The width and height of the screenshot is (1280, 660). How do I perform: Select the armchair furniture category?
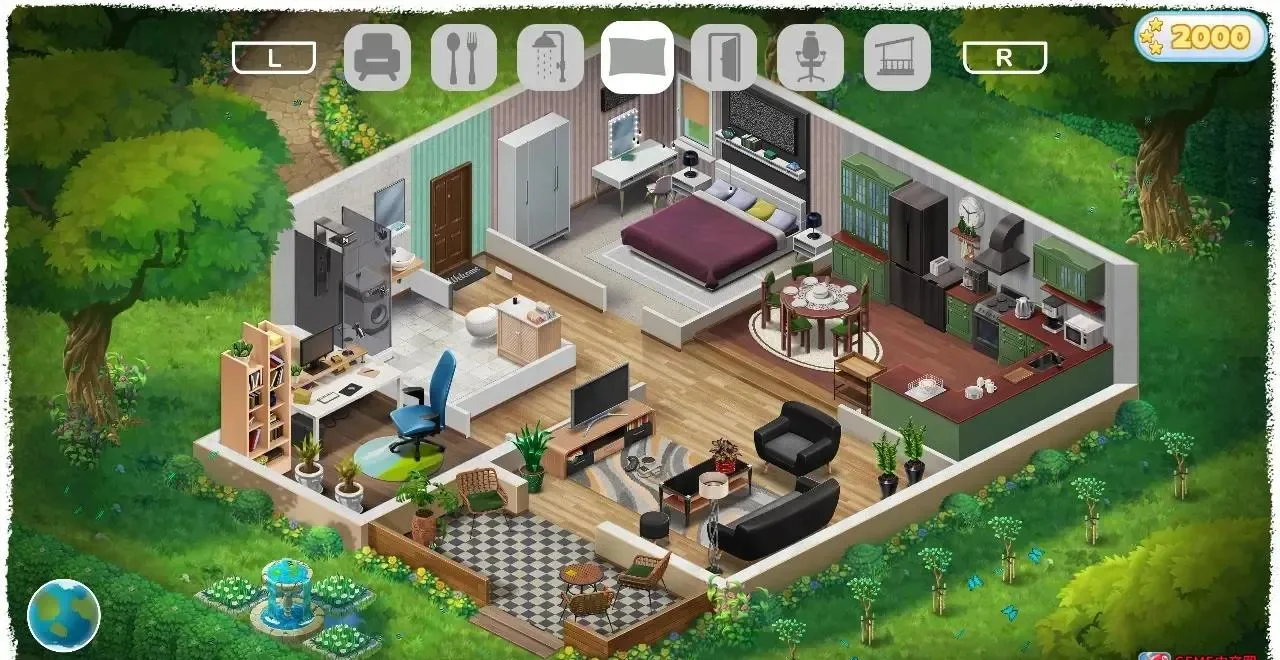tap(377, 58)
